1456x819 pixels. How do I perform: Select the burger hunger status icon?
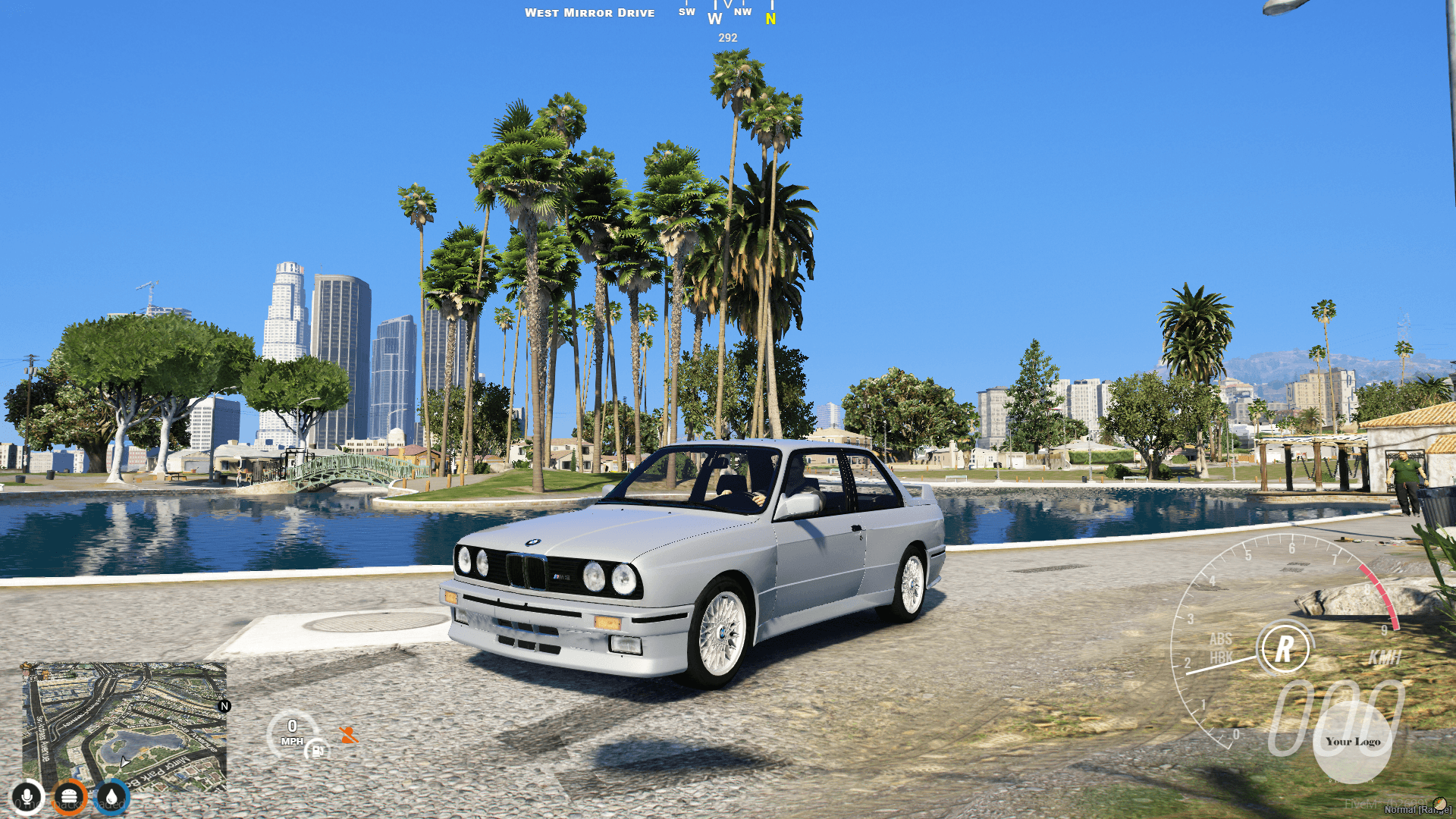[x=69, y=796]
